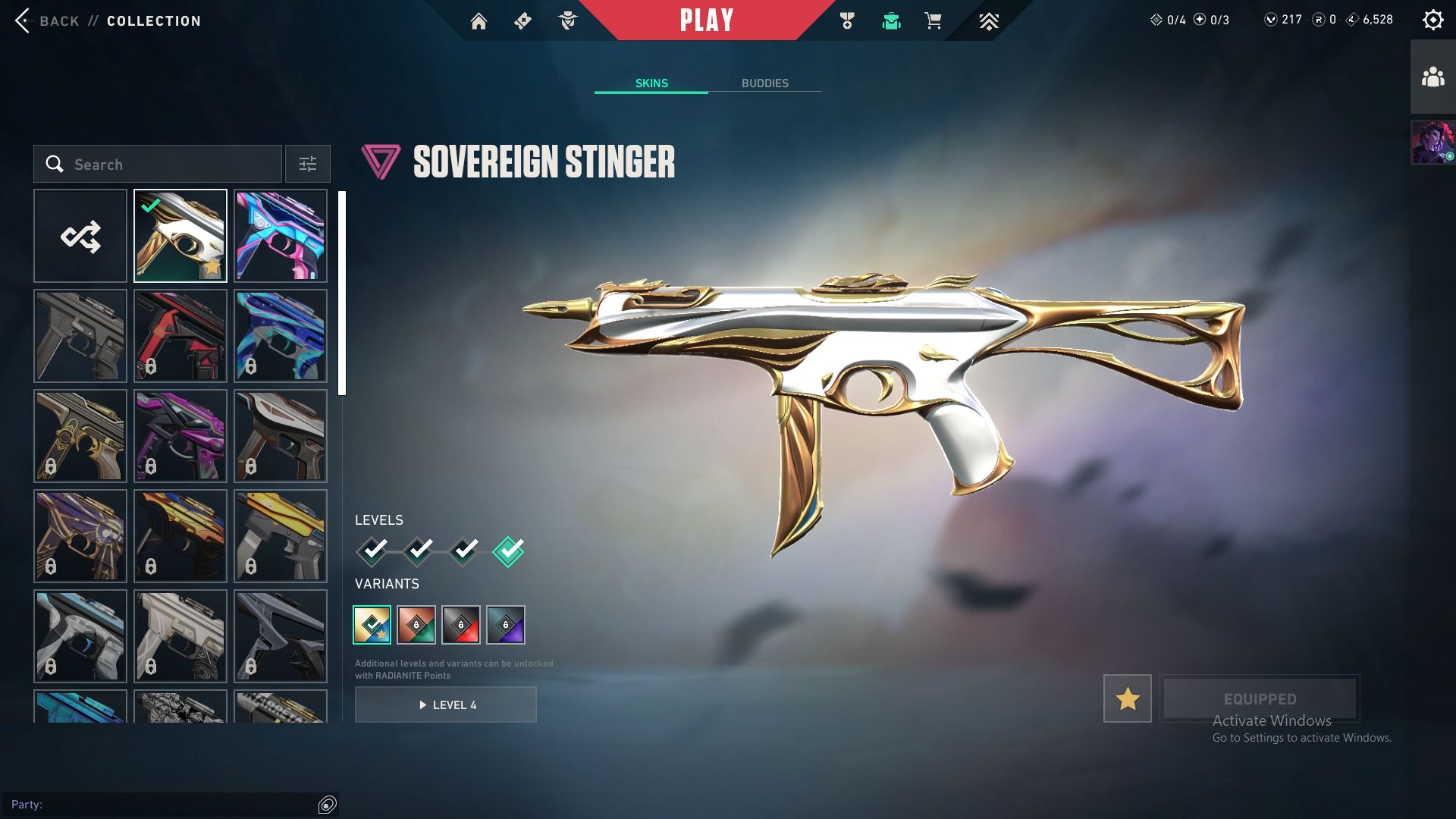Select the Skins tab
Screen dimensions: 1456x819
[651, 83]
